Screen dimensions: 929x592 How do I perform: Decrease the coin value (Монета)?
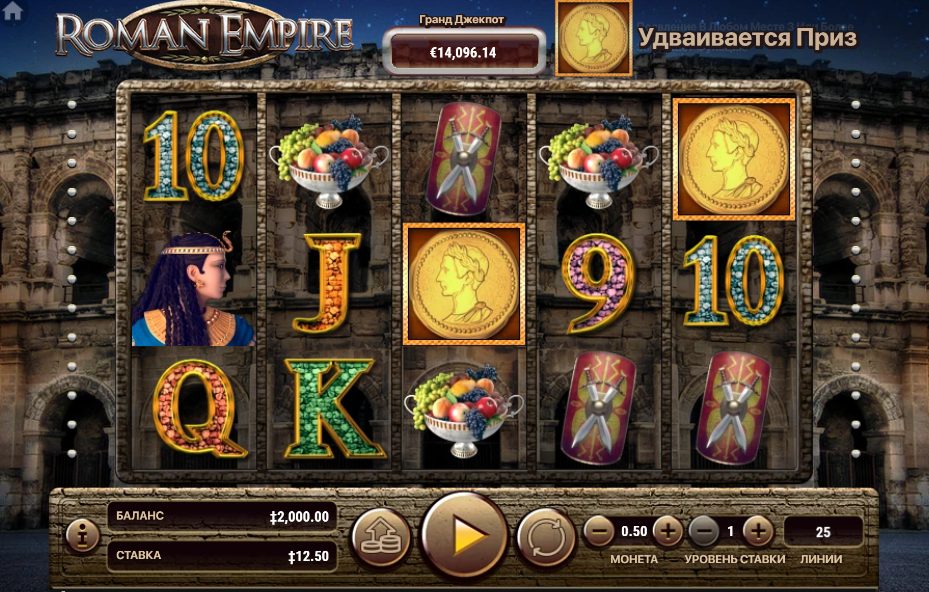(x=599, y=531)
